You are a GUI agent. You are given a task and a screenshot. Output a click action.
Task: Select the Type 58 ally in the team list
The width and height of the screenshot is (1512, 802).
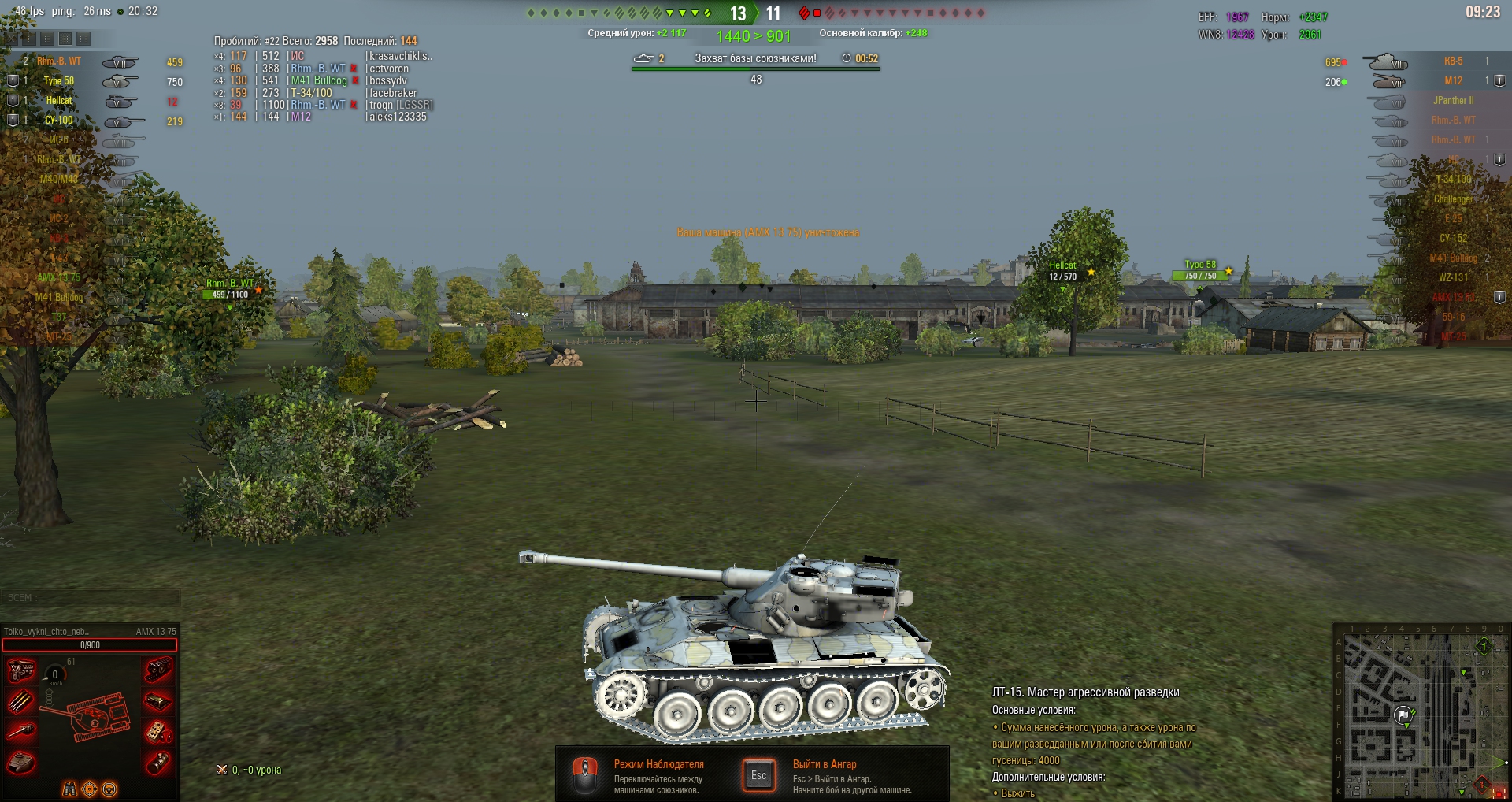click(59, 81)
